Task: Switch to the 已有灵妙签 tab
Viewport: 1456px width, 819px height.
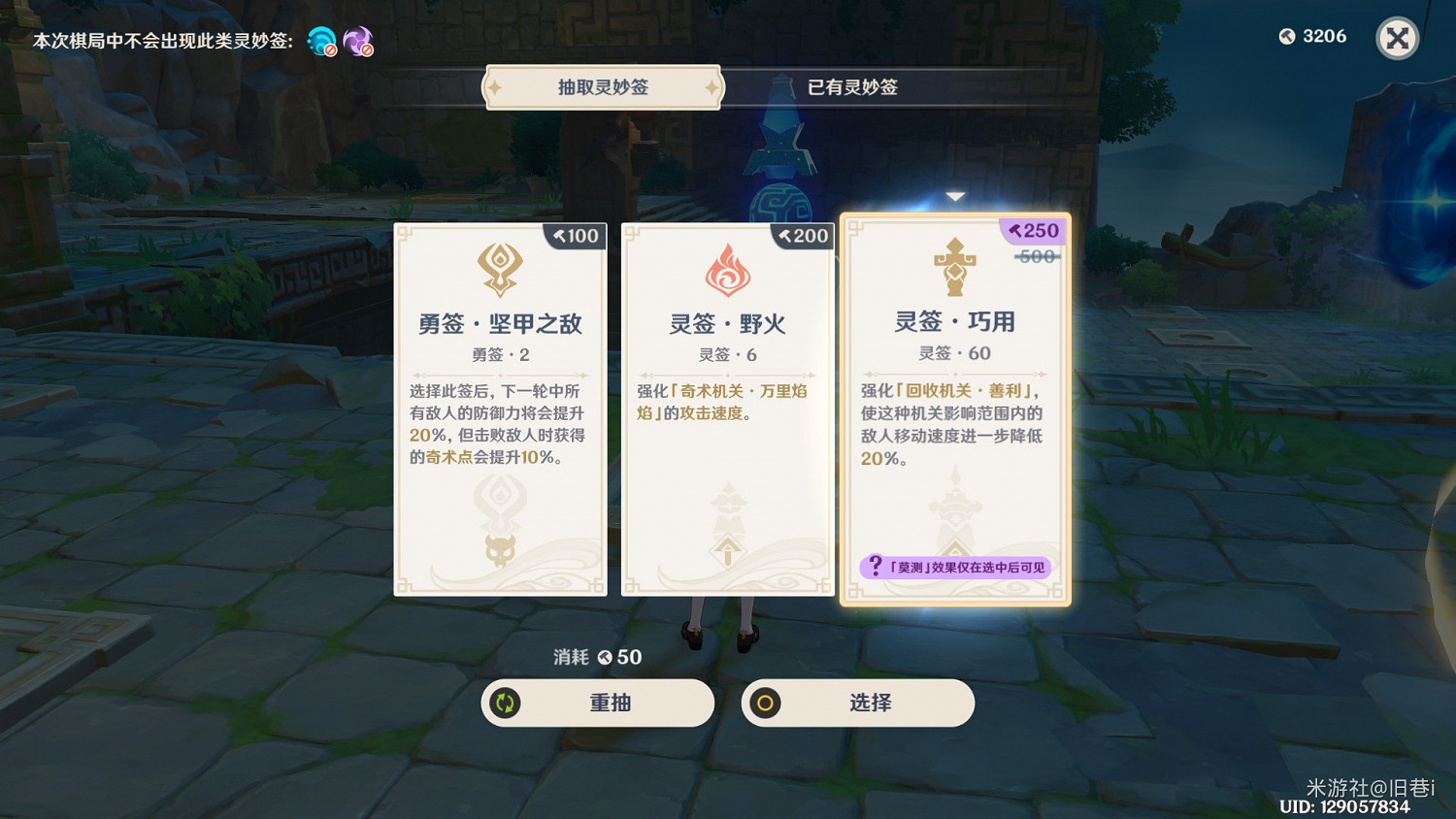Action: click(x=851, y=87)
